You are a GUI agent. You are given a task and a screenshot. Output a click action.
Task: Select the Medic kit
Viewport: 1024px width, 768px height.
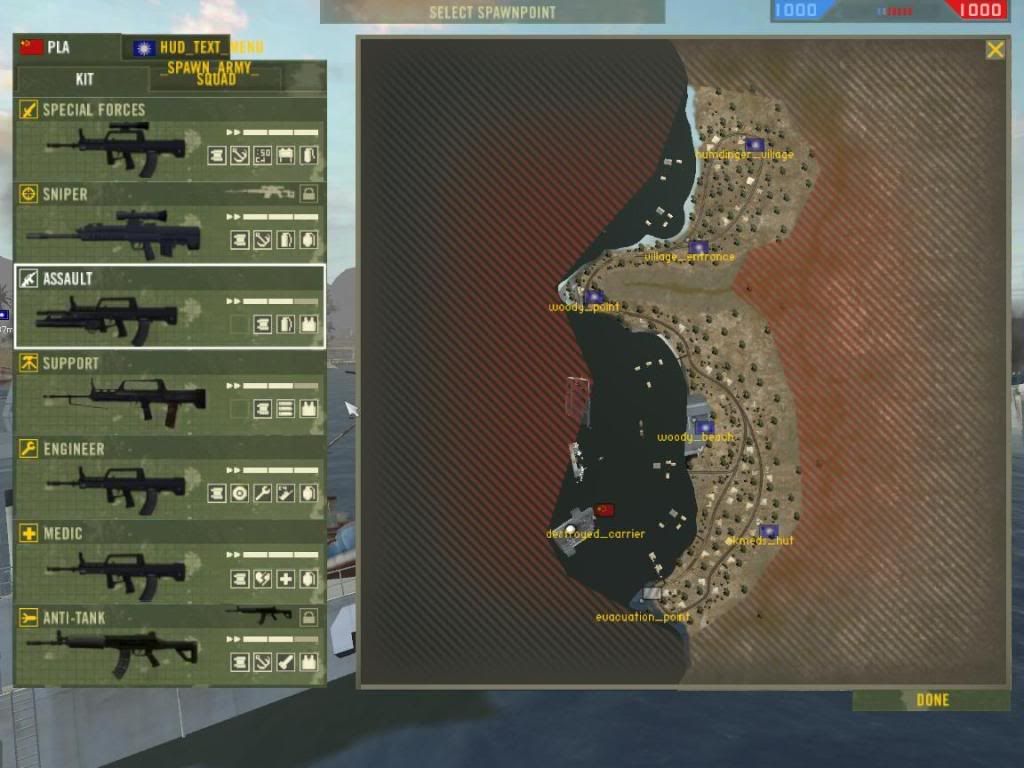(x=170, y=562)
